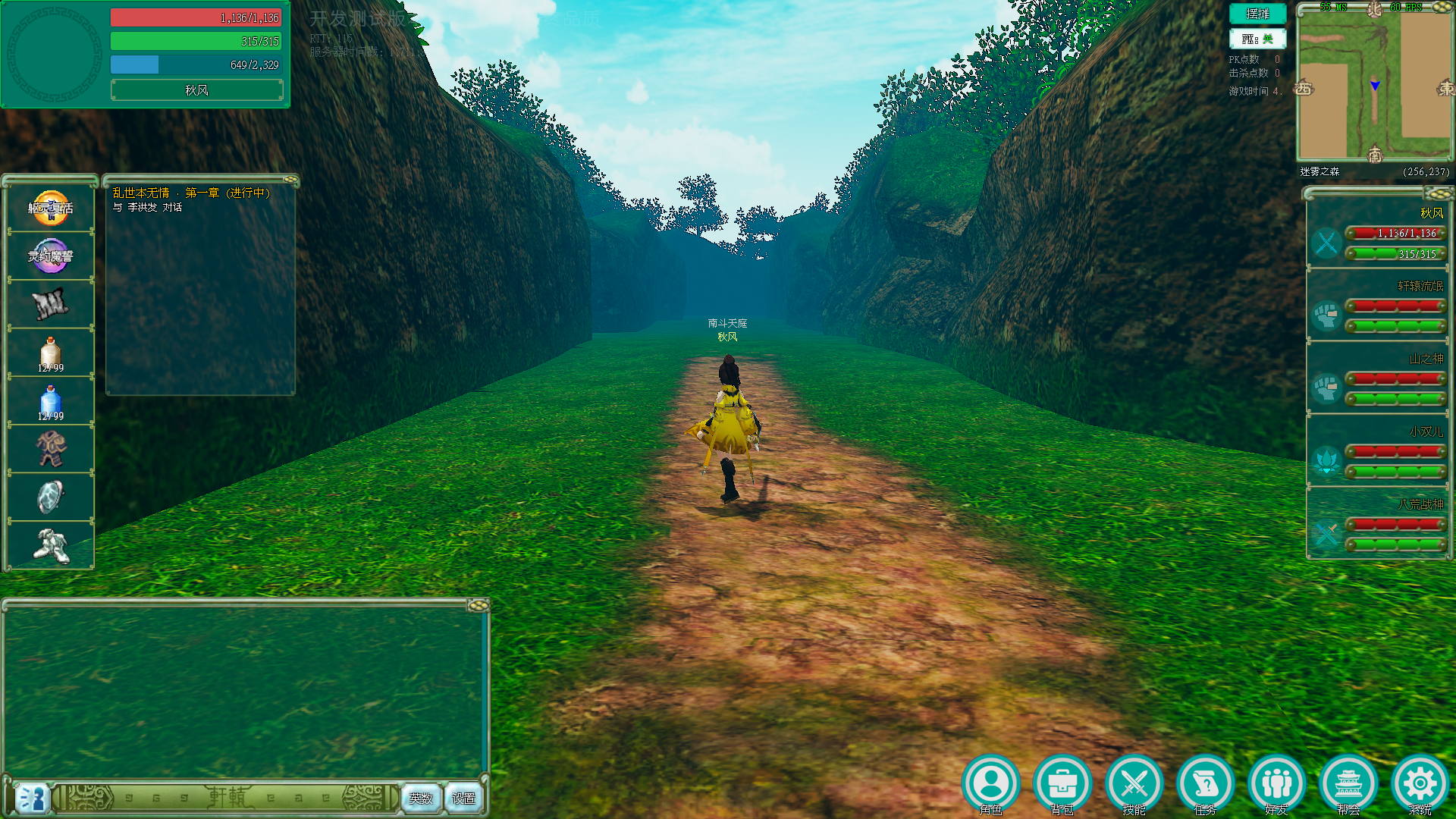Open the 技能 skills window
The image size is (1456, 819).
[1134, 783]
